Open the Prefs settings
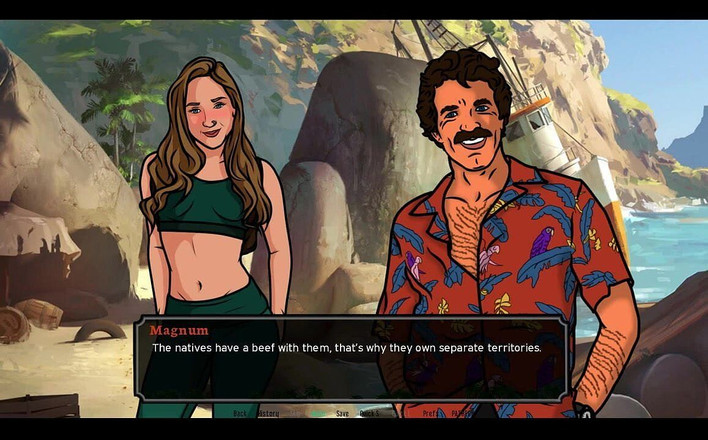 (430, 412)
